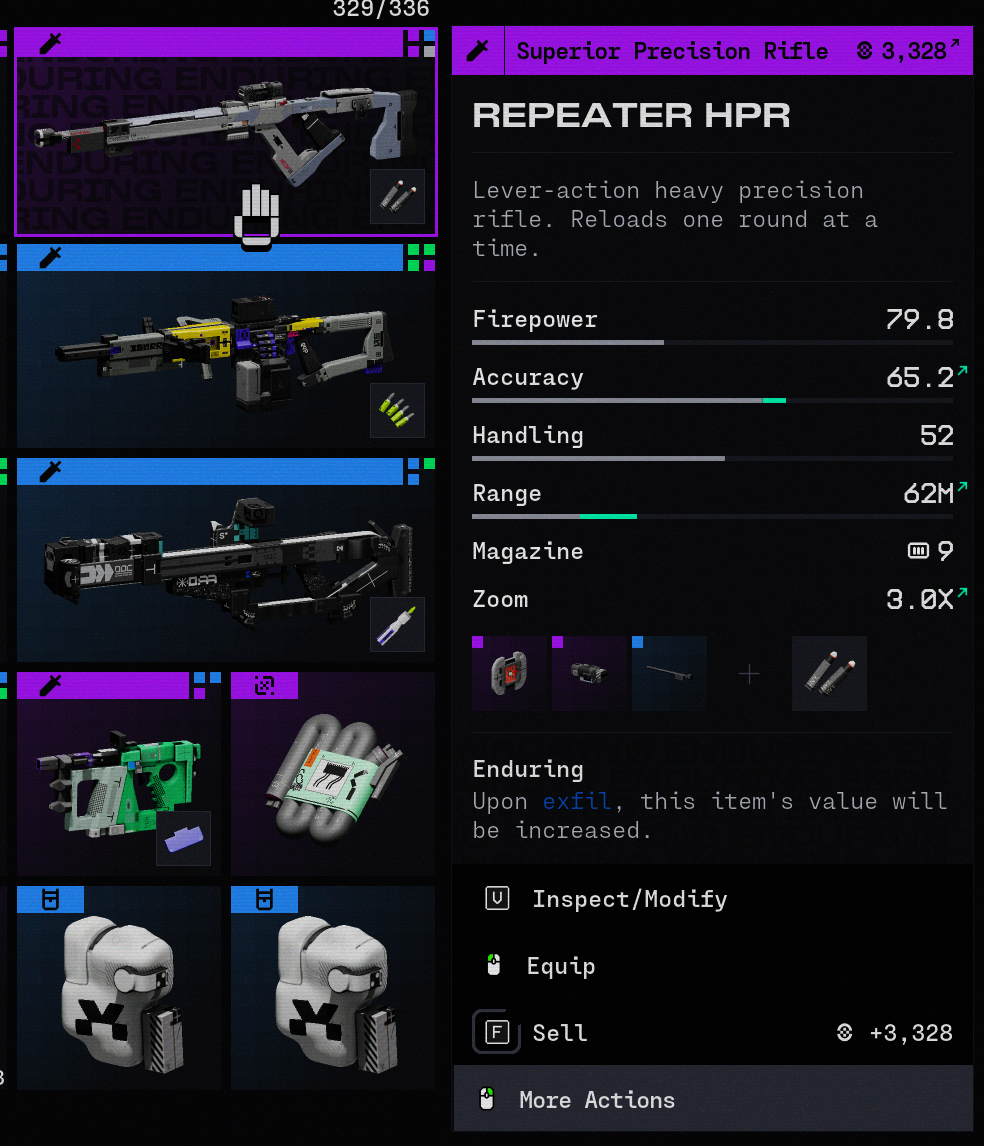
Task: Click the red chip attachment mod icon
Action: click(x=510, y=674)
